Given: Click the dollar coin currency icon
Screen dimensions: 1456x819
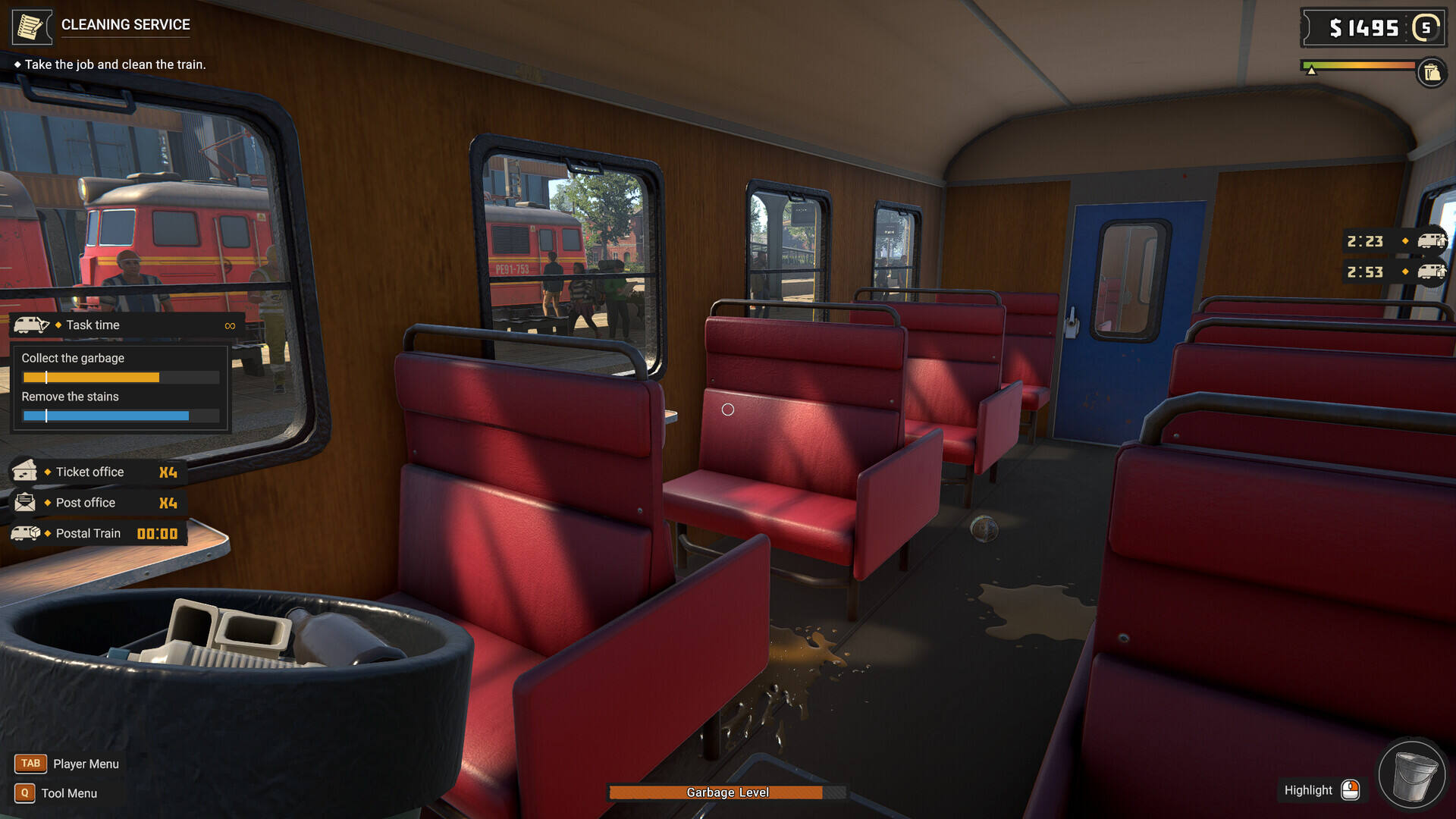Looking at the screenshot, I should tap(1426, 28).
